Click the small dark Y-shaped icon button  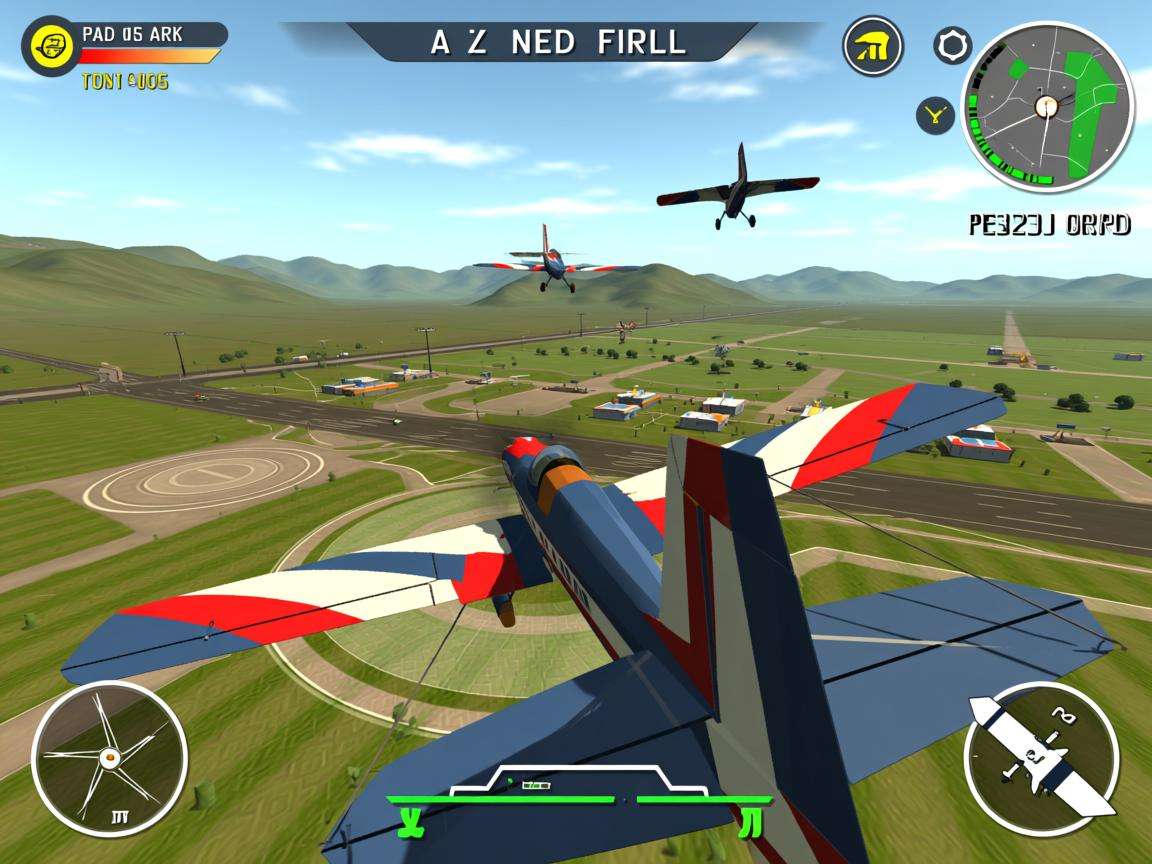click(x=935, y=116)
